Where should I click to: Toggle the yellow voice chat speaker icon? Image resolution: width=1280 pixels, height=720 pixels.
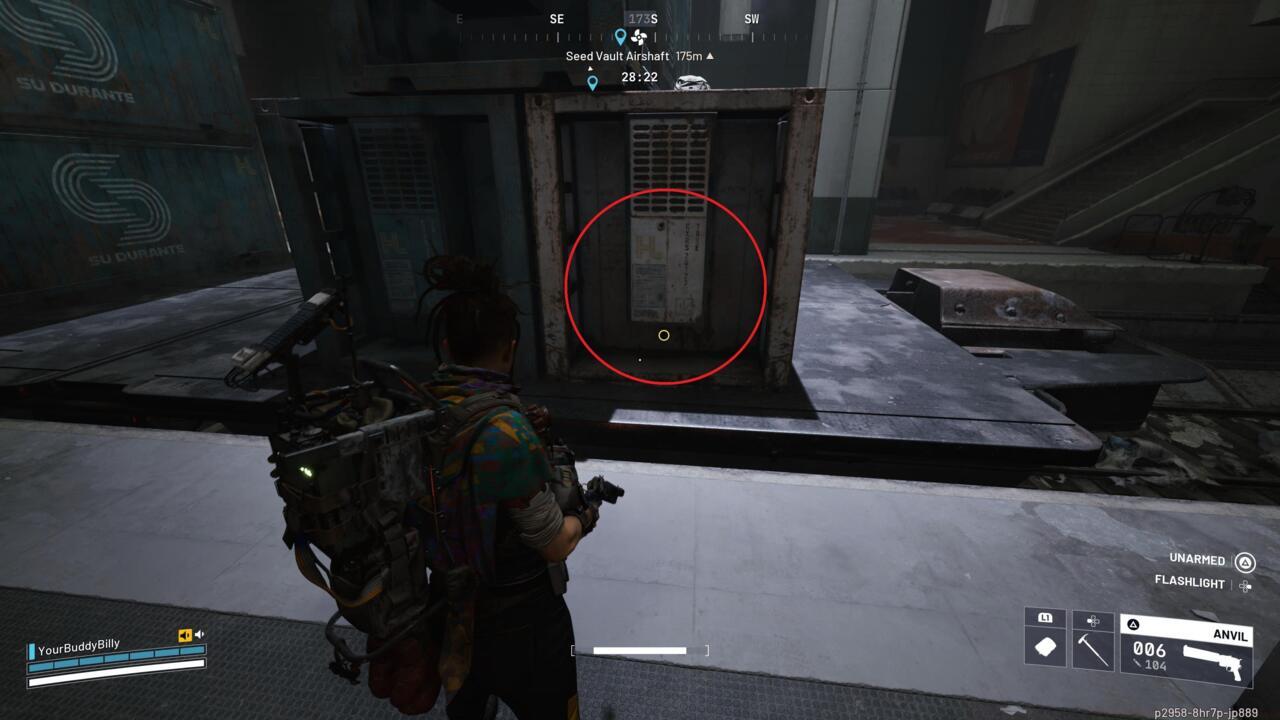click(x=185, y=635)
